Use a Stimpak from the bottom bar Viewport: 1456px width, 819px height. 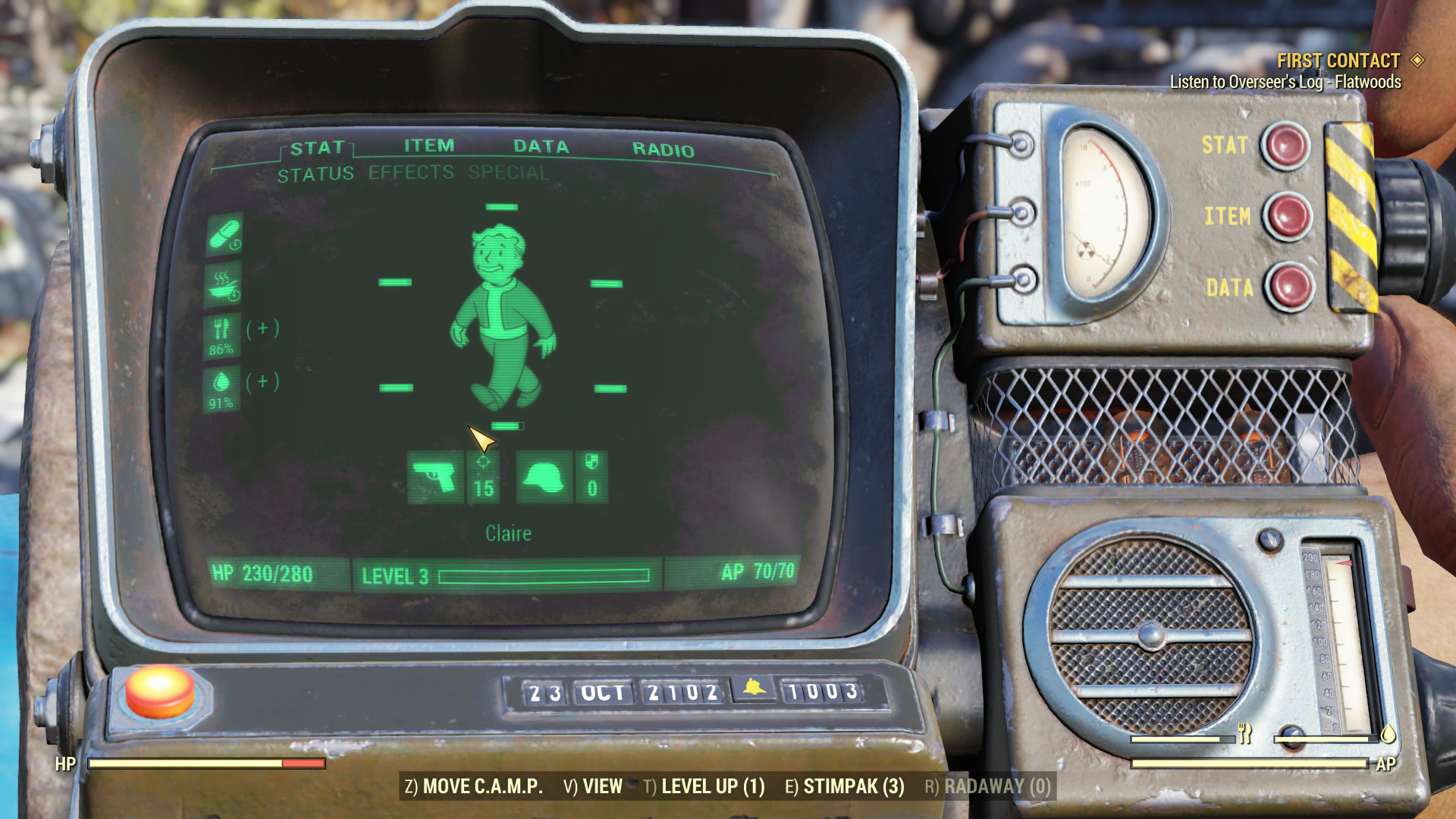click(845, 786)
